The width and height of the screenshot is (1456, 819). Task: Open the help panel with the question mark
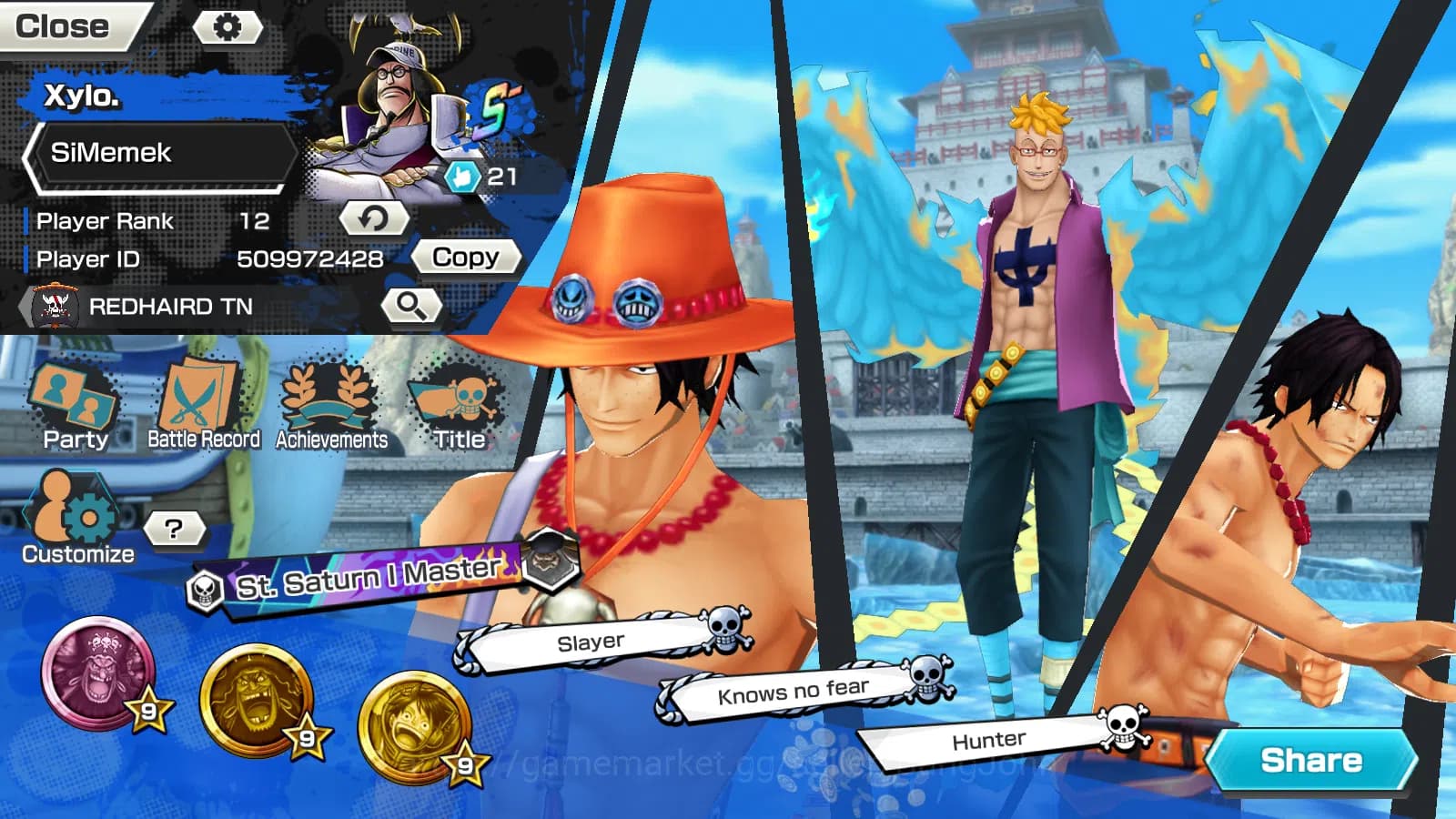[x=175, y=525]
